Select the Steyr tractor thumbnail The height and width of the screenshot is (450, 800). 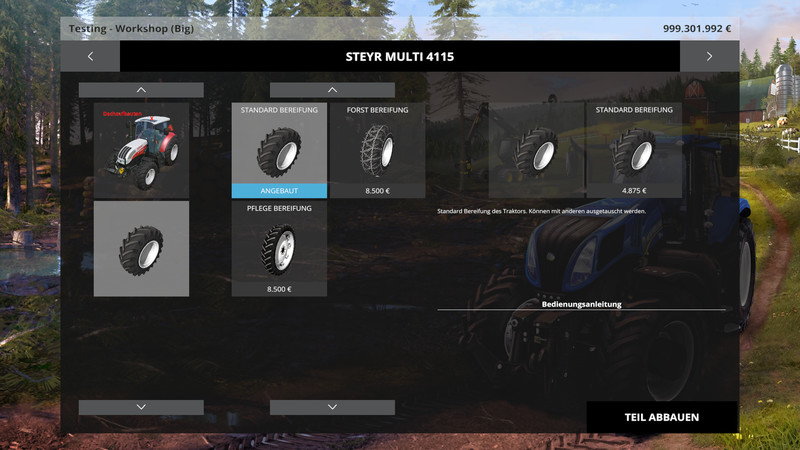tap(141, 150)
